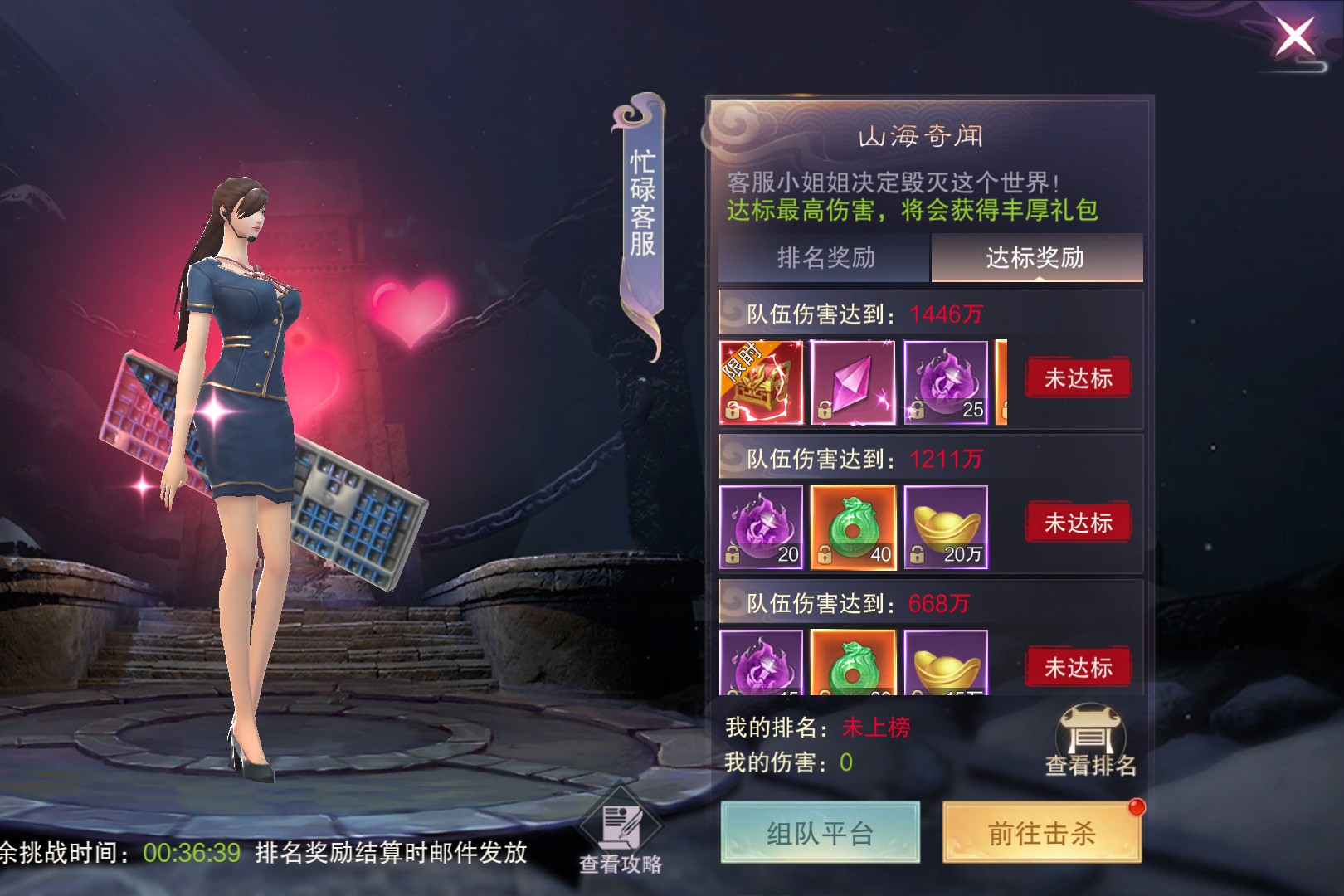Open the 查看攻略 strategy guide
Screen dimensions: 1344x896
click(621, 838)
